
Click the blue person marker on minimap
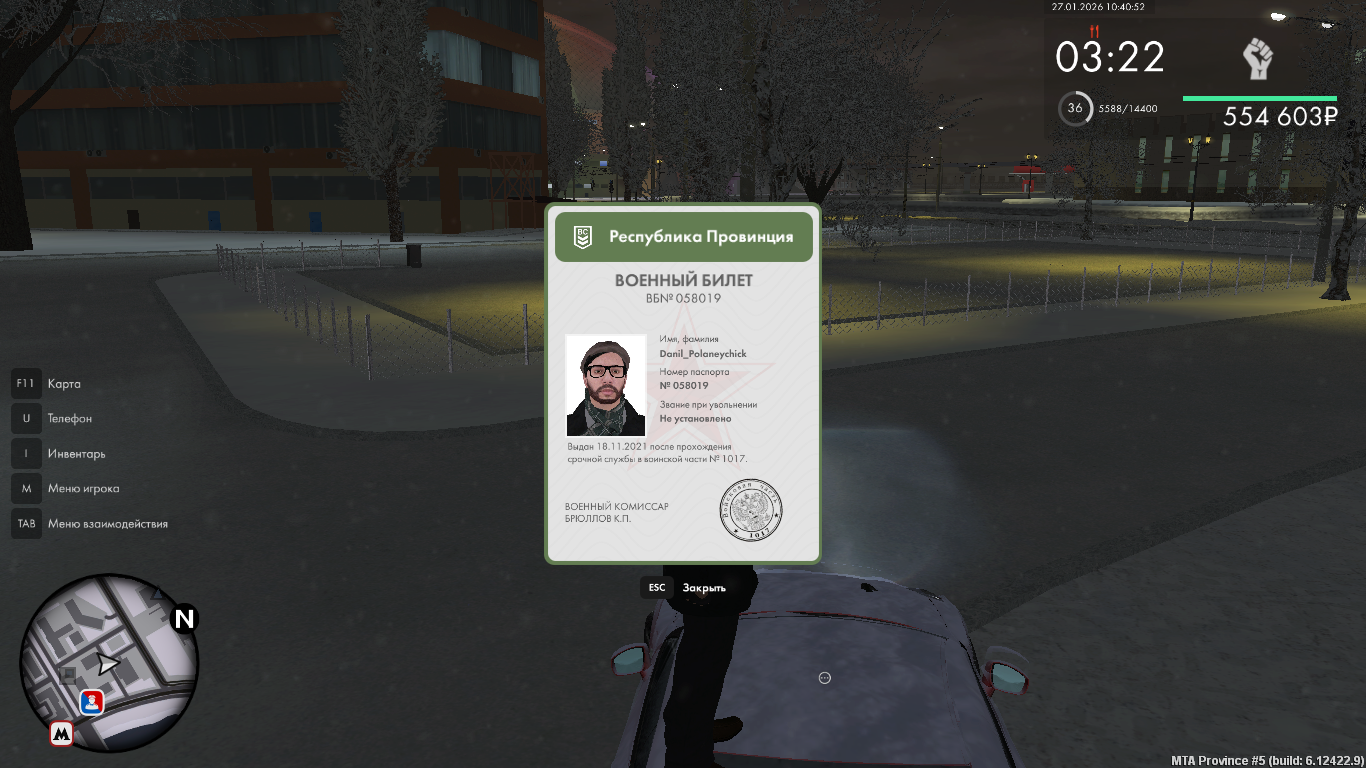click(92, 701)
